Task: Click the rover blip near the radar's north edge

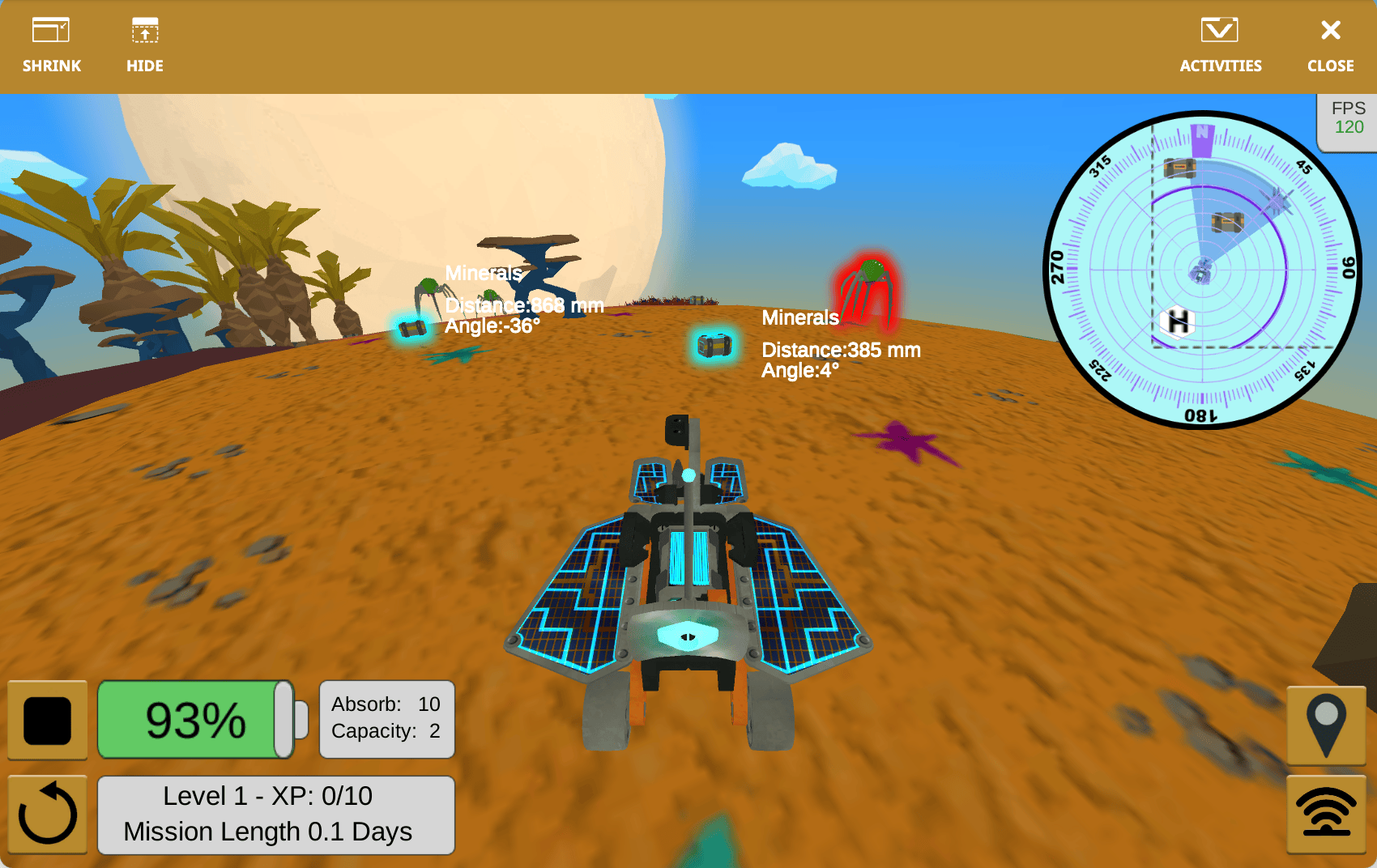Action: click(1179, 170)
